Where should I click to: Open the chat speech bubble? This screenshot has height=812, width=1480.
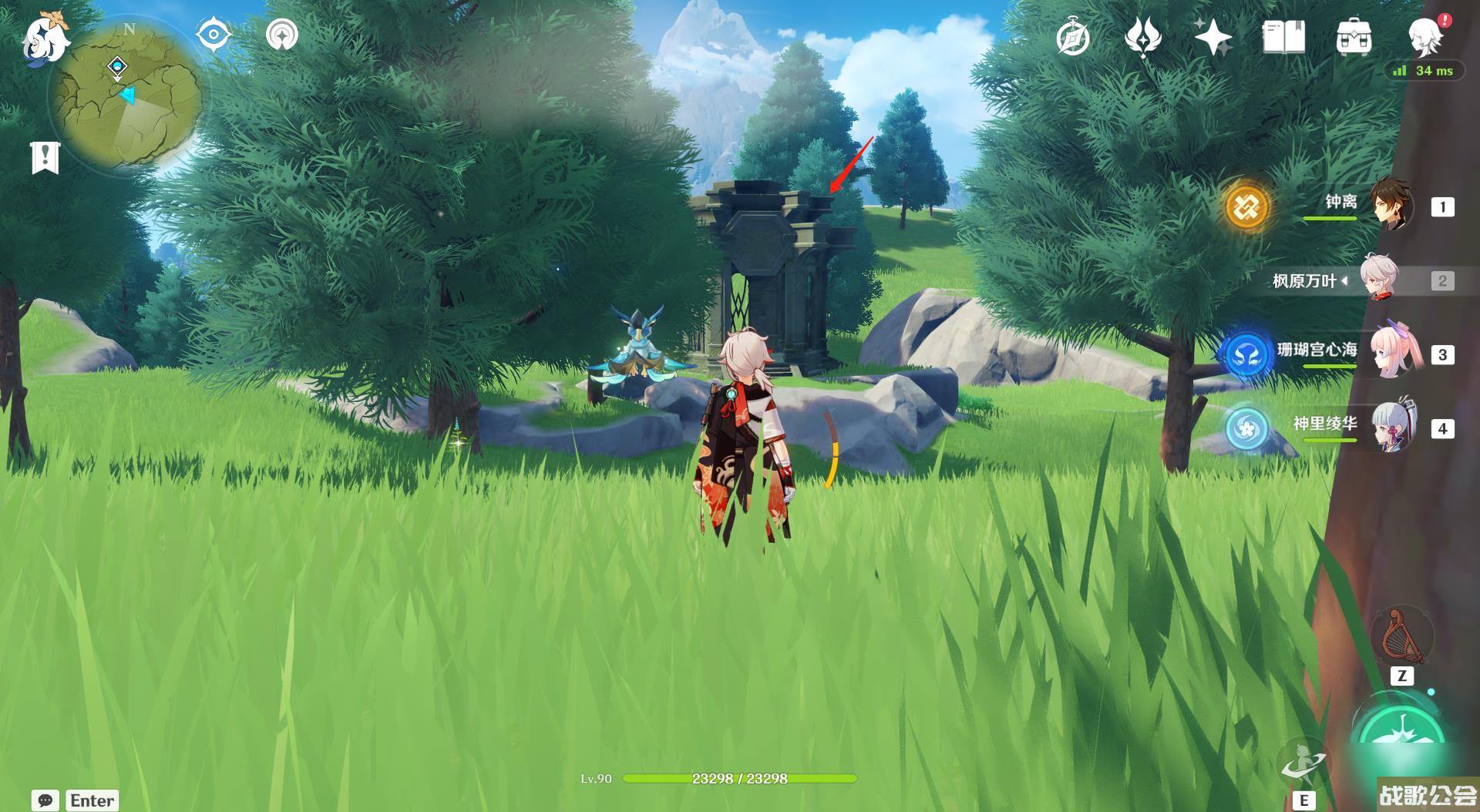pyautogui.click(x=45, y=800)
